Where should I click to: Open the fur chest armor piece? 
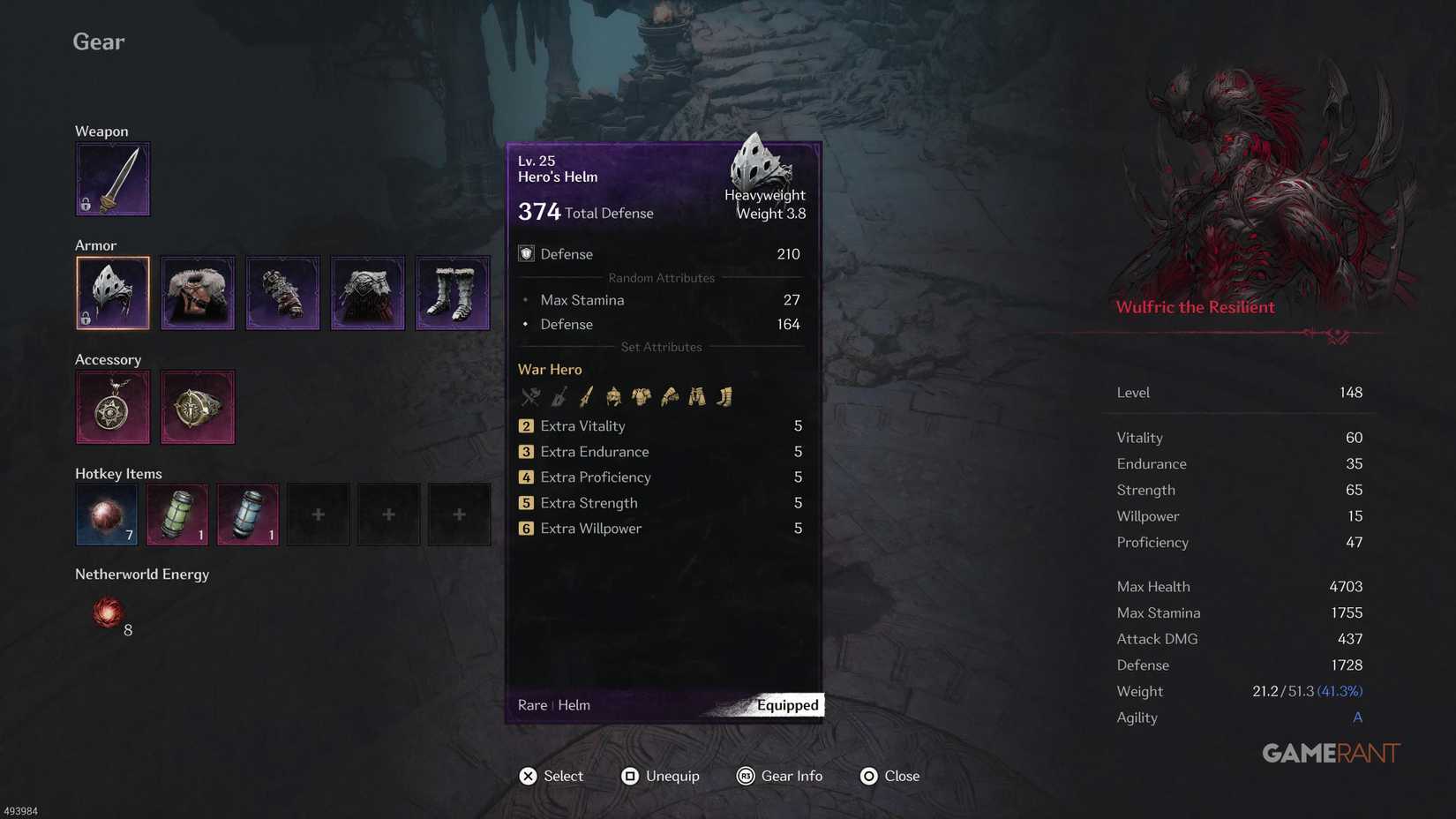pyautogui.click(x=198, y=292)
